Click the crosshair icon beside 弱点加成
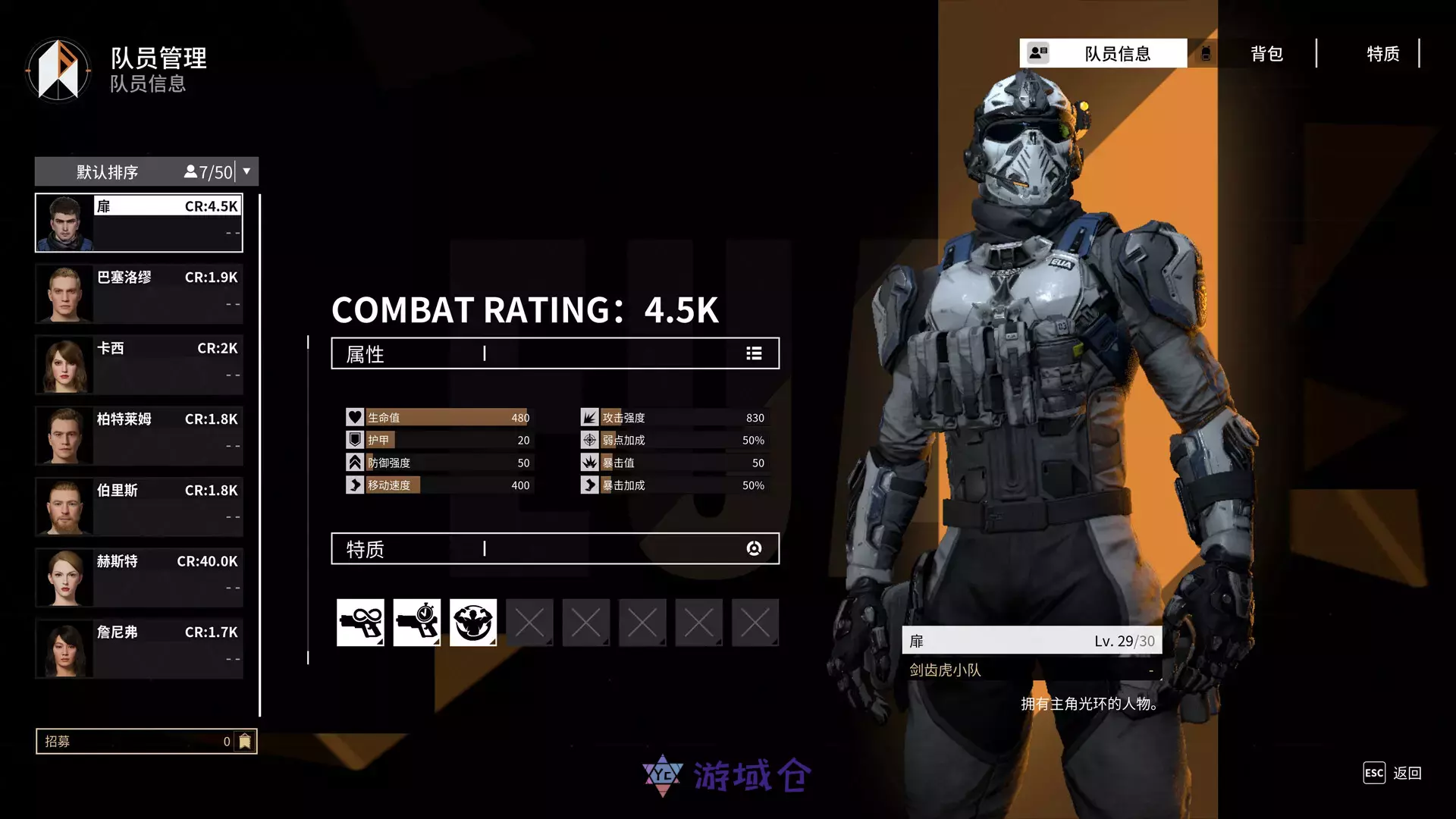This screenshot has width=1456, height=819. [589, 439]
